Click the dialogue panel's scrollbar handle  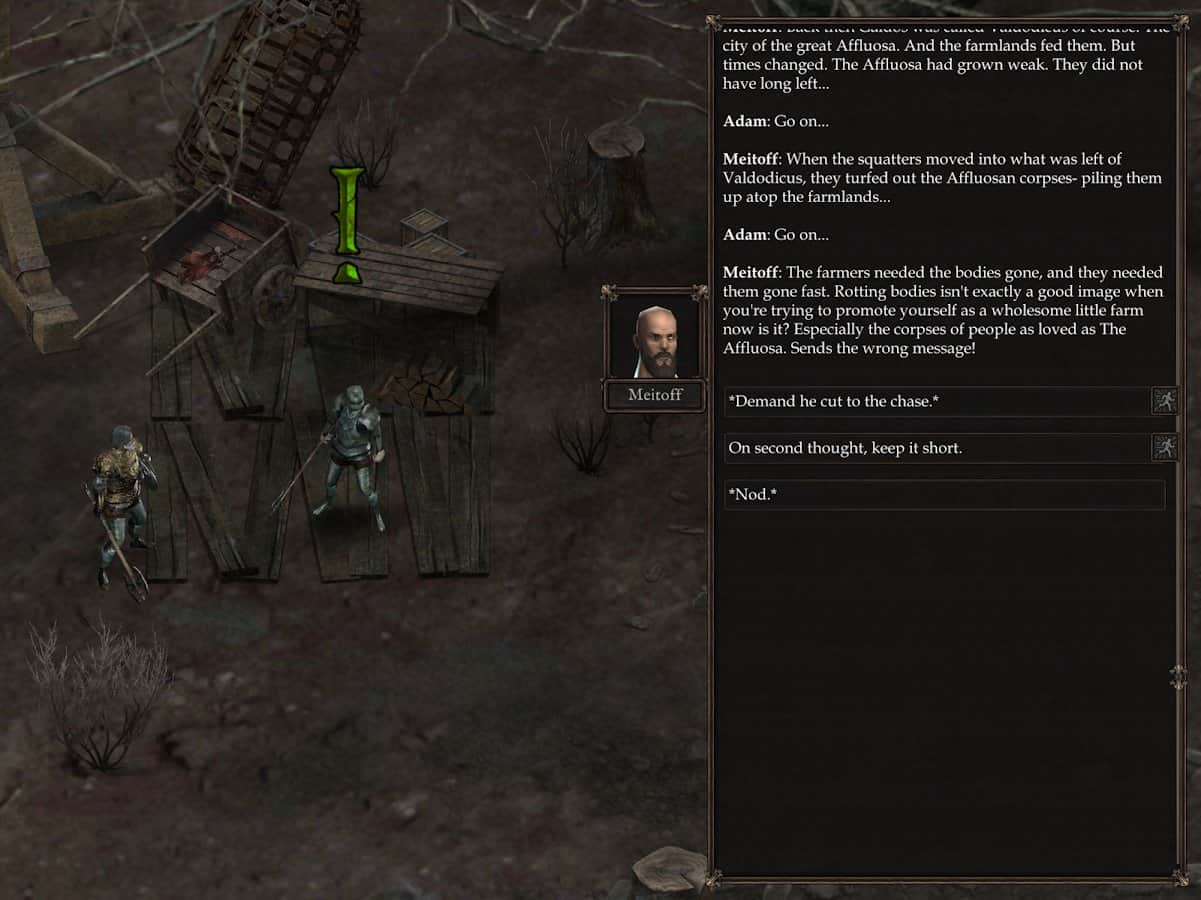(x=1177, y=677)
